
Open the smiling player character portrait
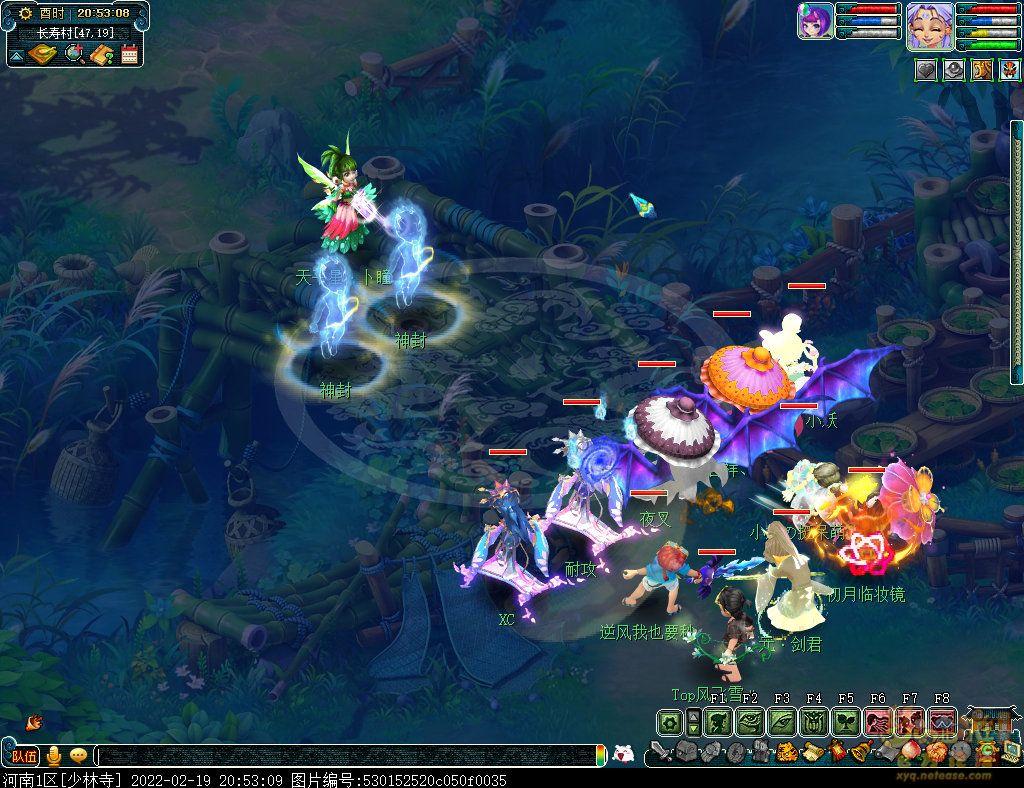pos(928,26)
